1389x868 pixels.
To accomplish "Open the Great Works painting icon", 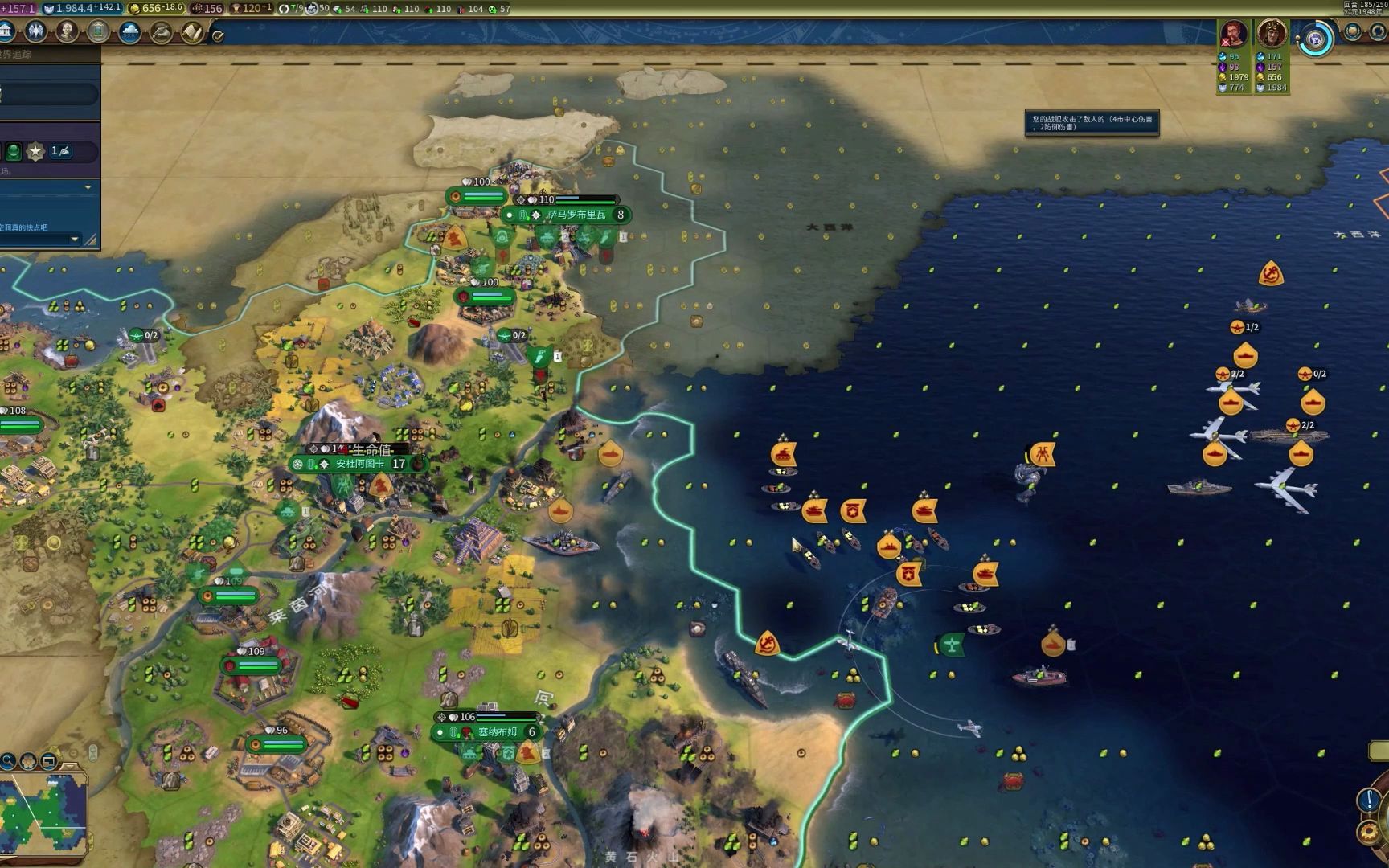I will click(98, 31).
